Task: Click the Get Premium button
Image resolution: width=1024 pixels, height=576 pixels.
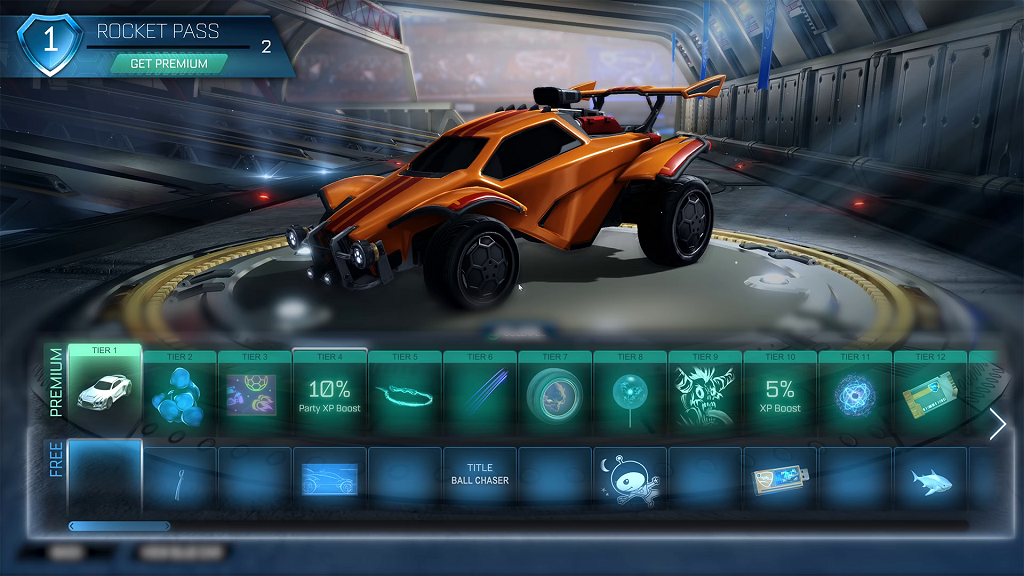Action: 168,63
